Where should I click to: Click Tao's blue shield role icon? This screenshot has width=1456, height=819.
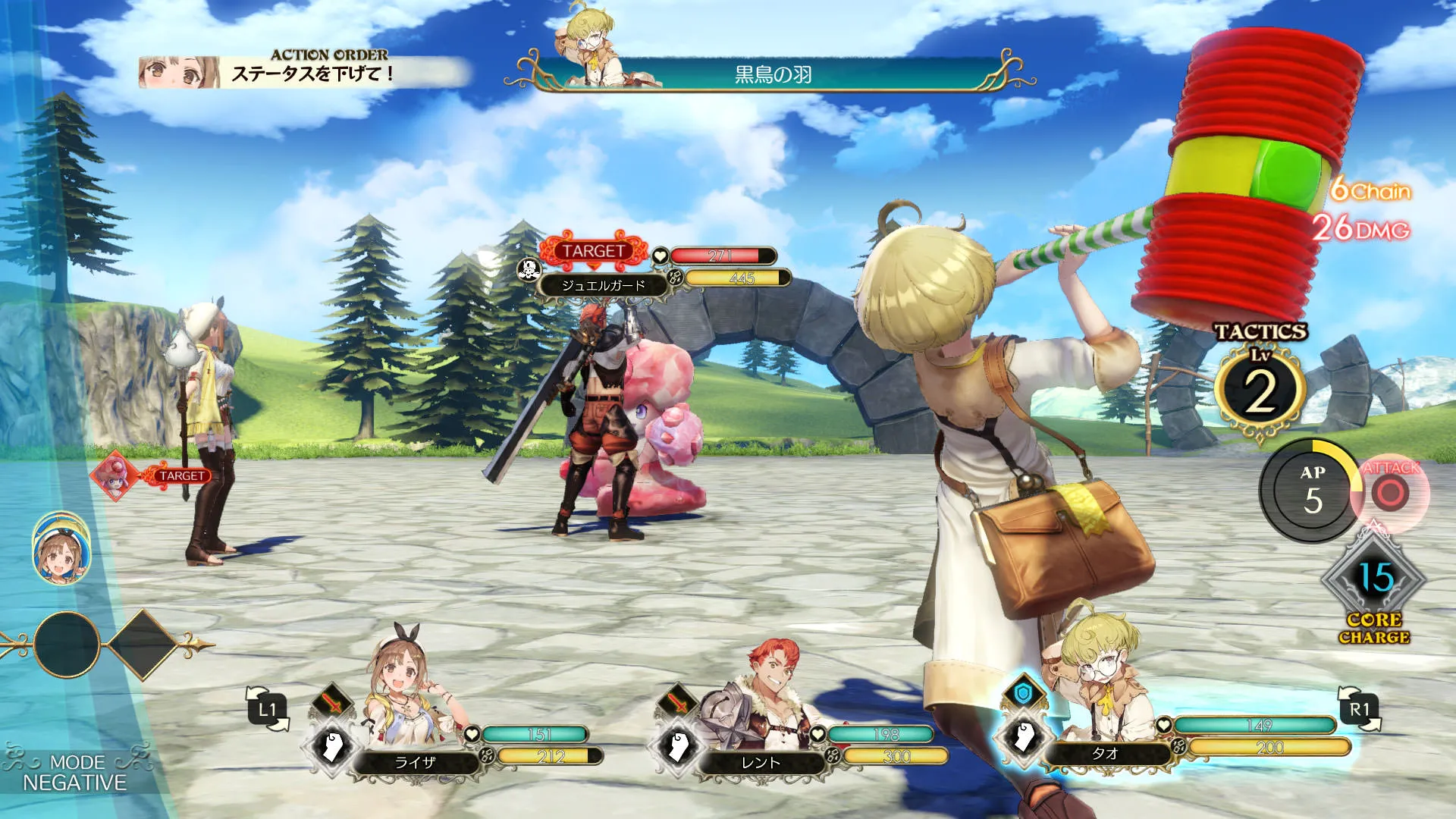[x=1023, y=693]
